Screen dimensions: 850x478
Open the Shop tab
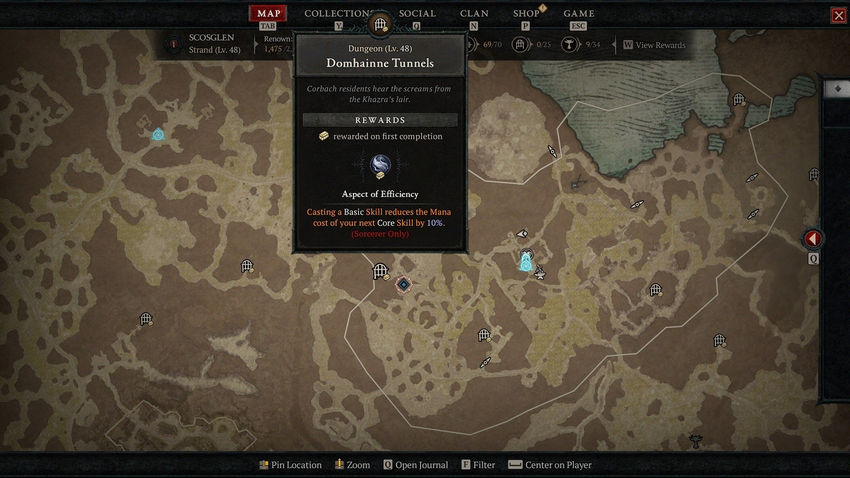[x=526, y=14]
